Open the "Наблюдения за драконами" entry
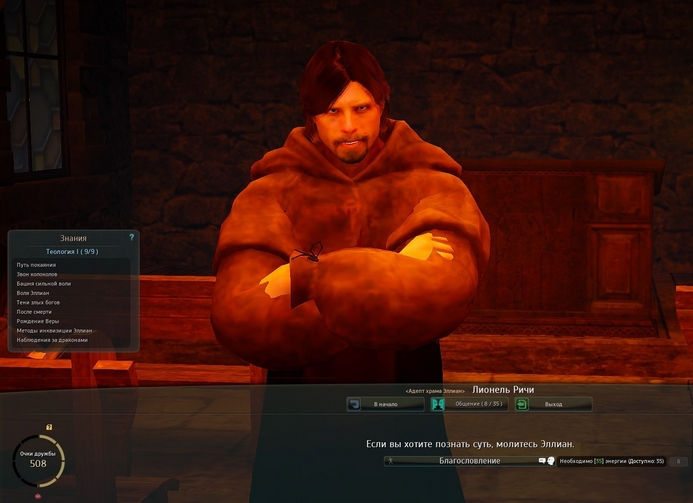 (x=52, y=340)
